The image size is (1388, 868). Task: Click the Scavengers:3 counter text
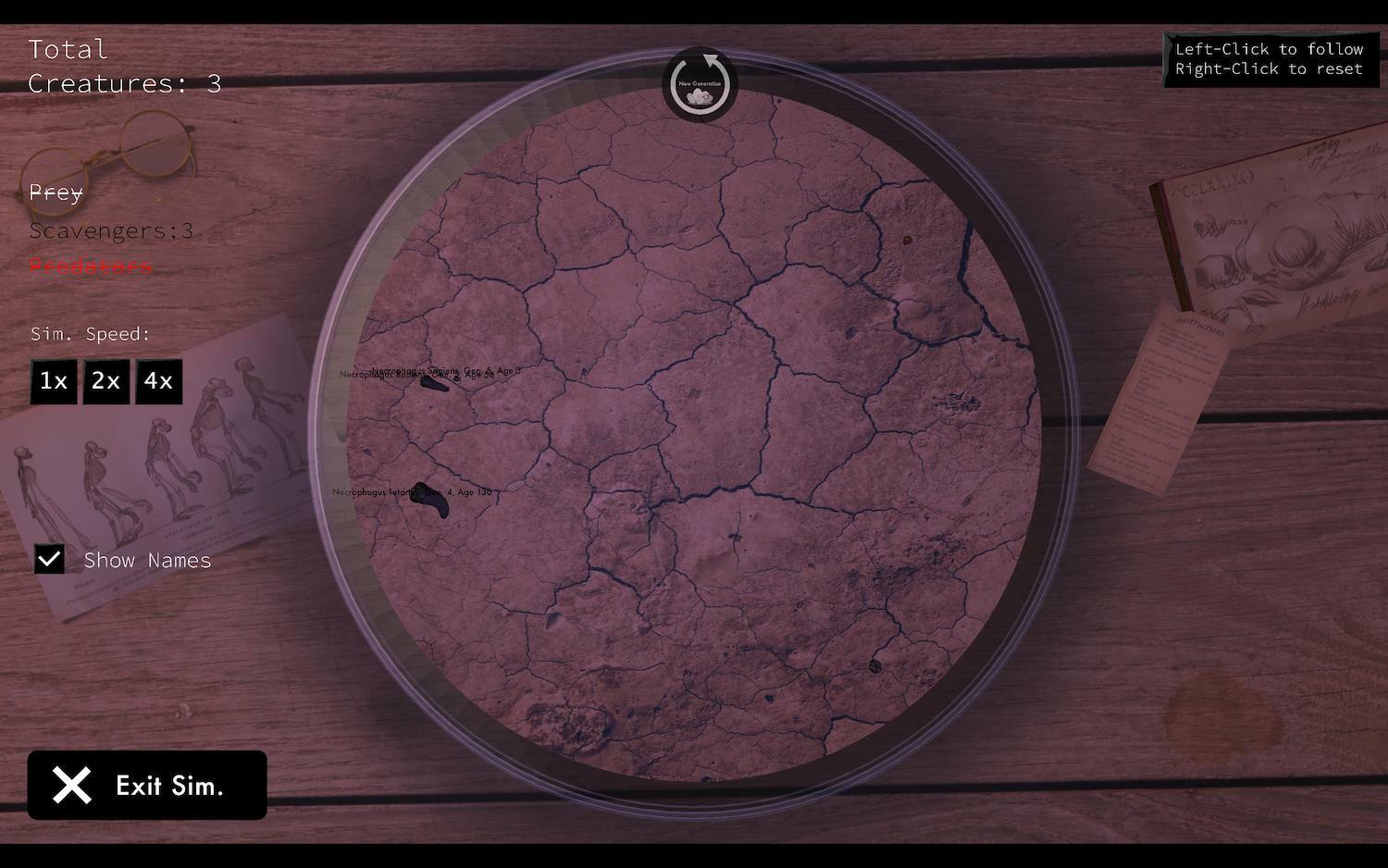tap(110, 230)
